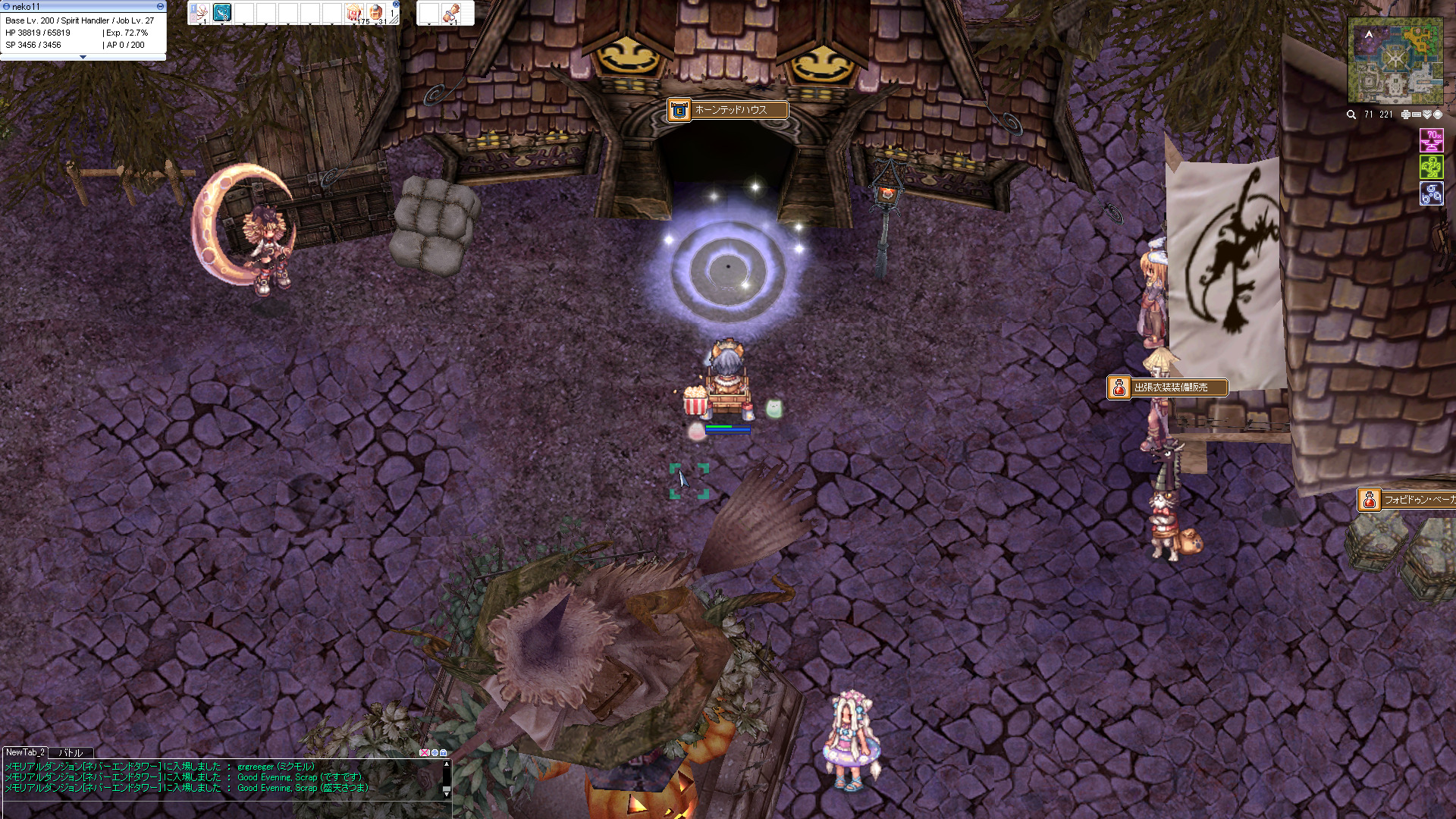Use the scroll item in the second hotbar
The height and width of the screenshot is (819, 1456).
pyautogui.click(x=451, y=12)
